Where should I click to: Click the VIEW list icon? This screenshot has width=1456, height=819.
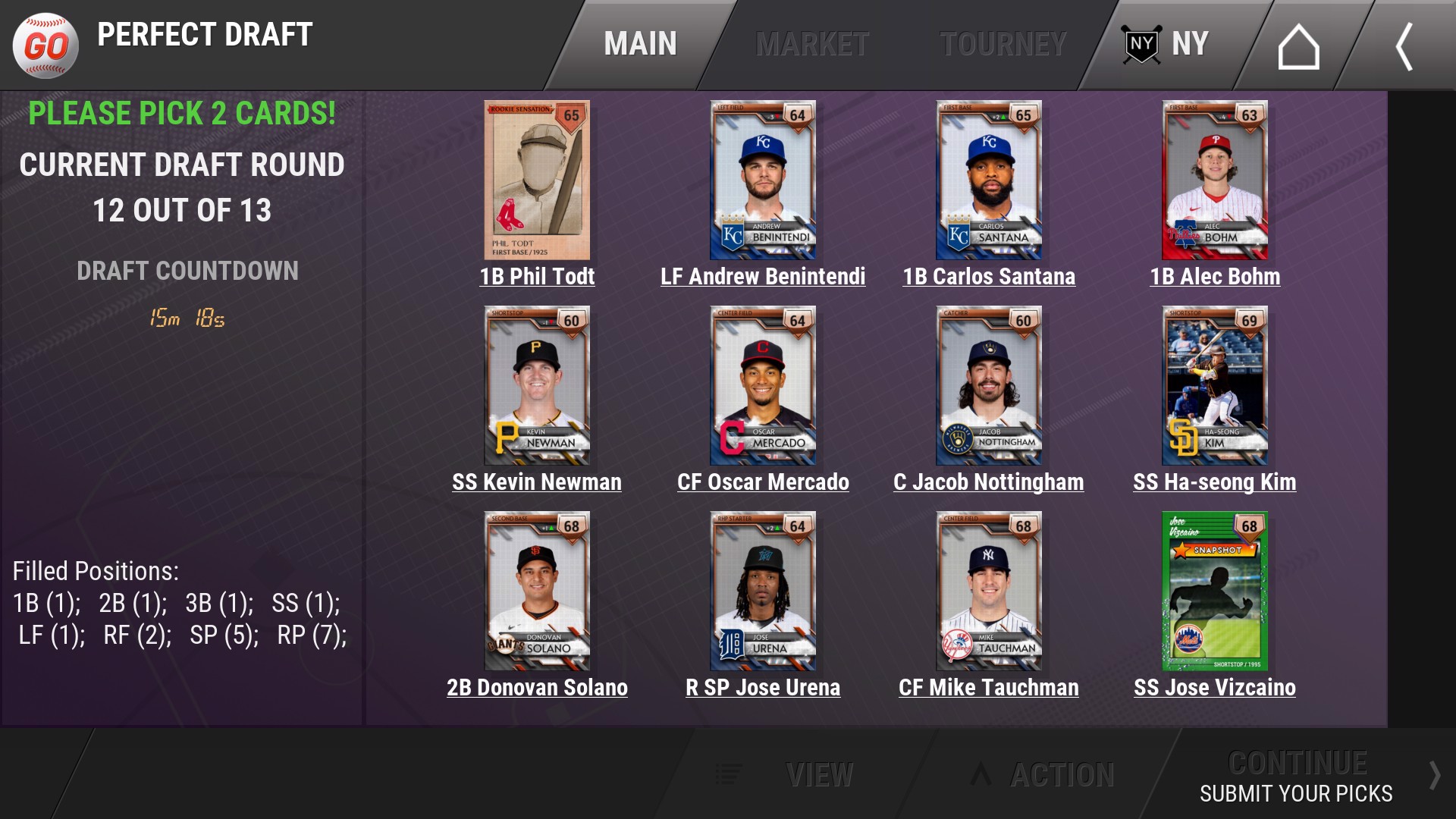pos(730,775)
